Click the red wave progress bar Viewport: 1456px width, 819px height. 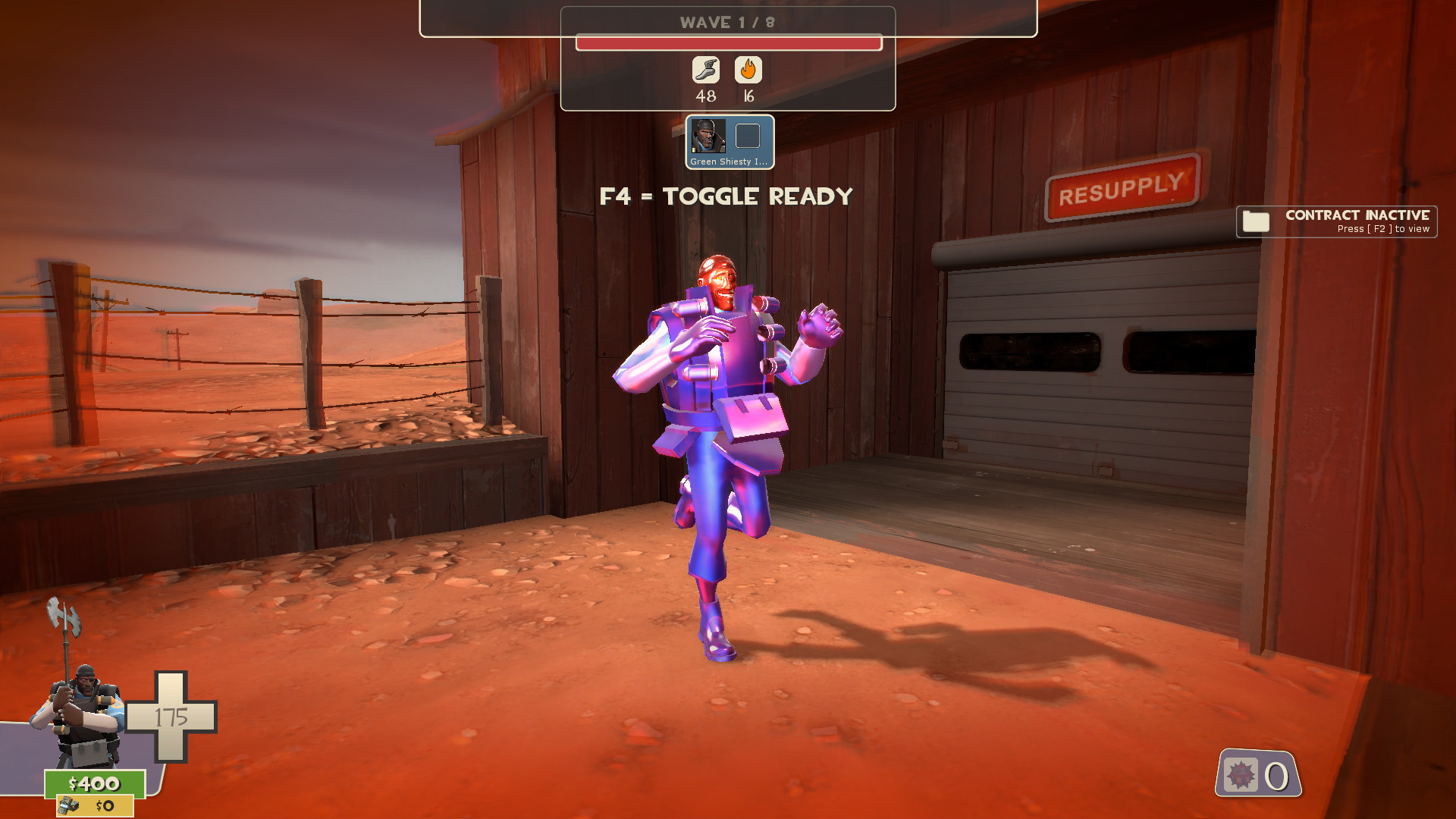tap(726, 43)
